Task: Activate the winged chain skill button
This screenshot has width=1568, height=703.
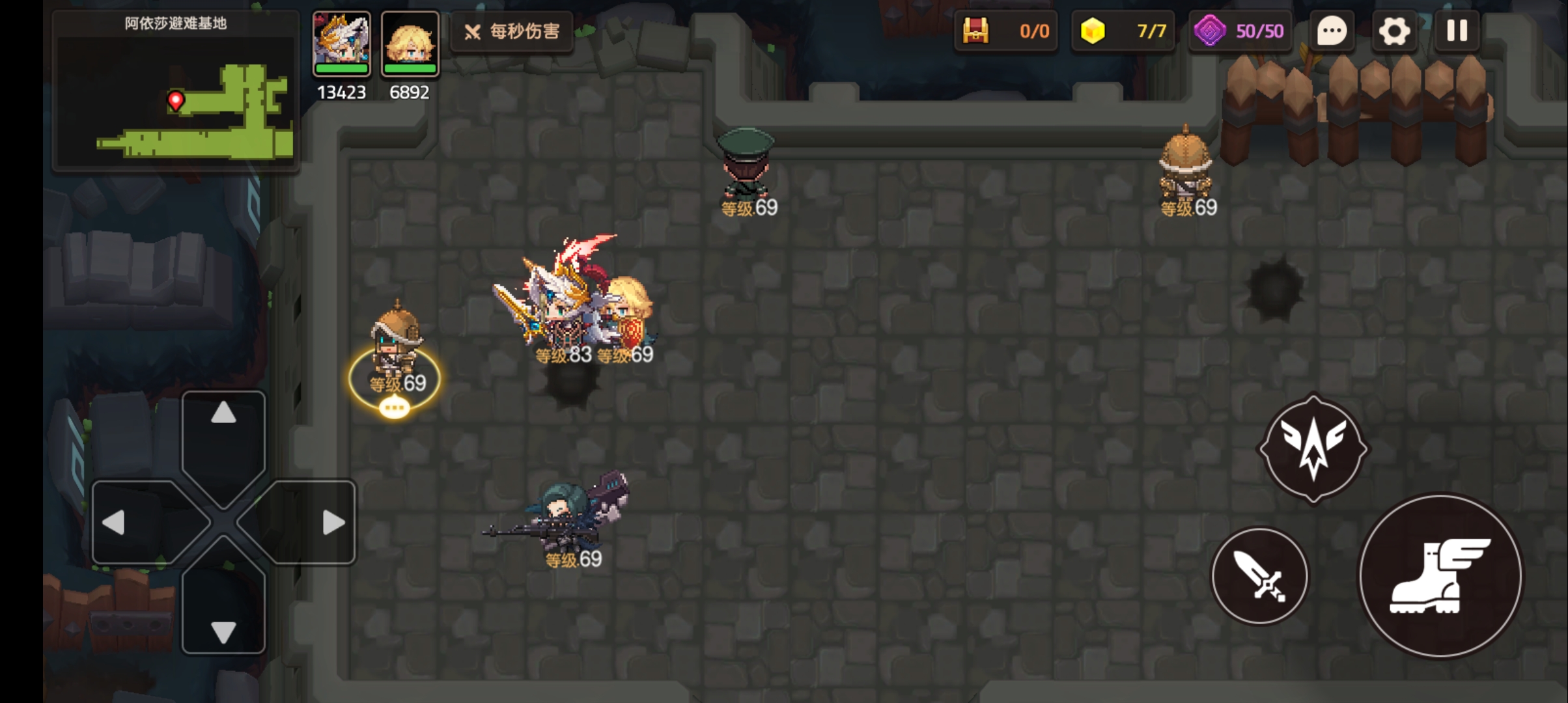Action: click(1313, 449)
